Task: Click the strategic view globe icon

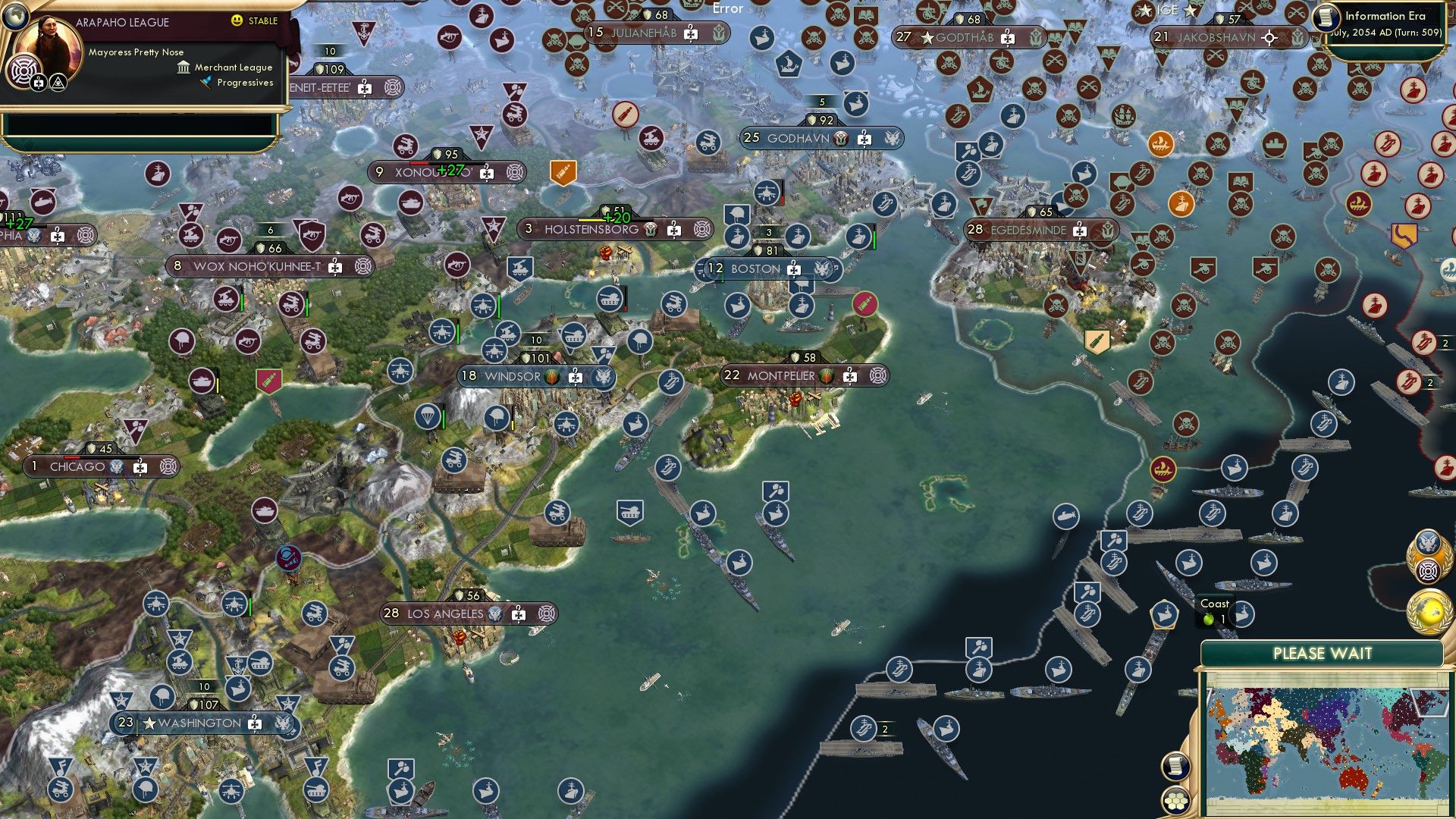Action: [x=15, y=16]
